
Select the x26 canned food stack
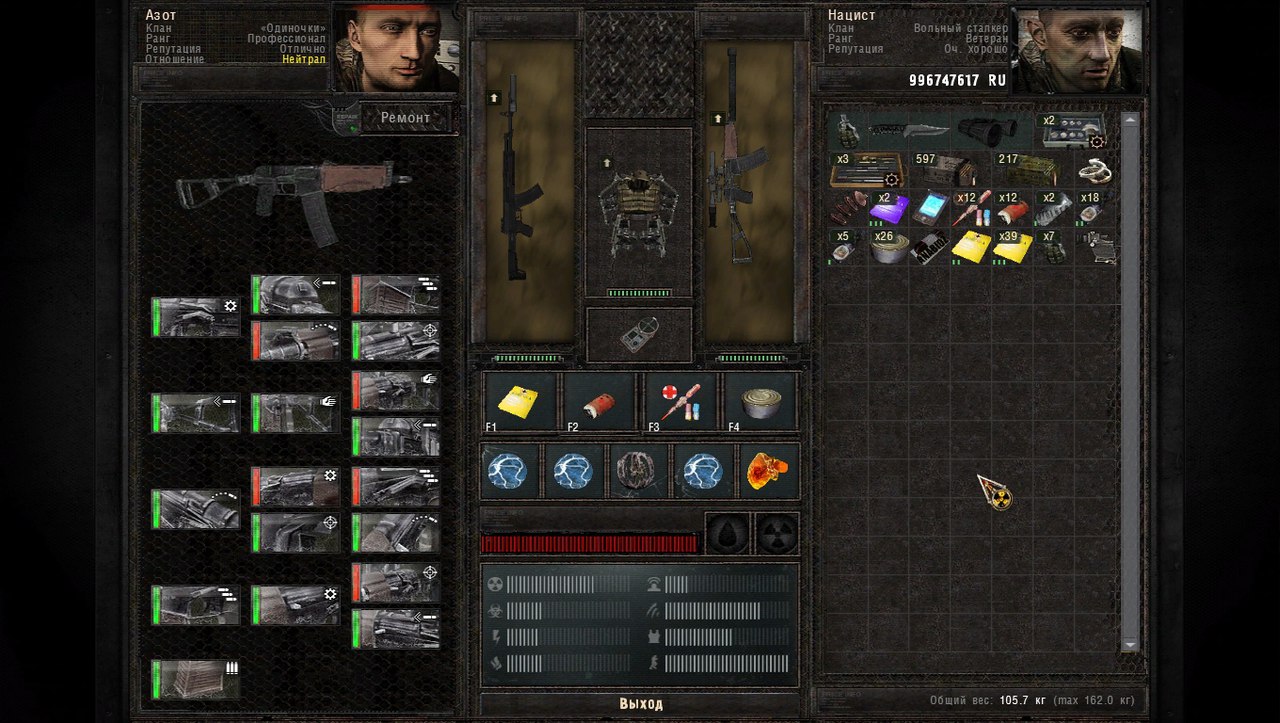pyautogui.click(x=888, y=248)
